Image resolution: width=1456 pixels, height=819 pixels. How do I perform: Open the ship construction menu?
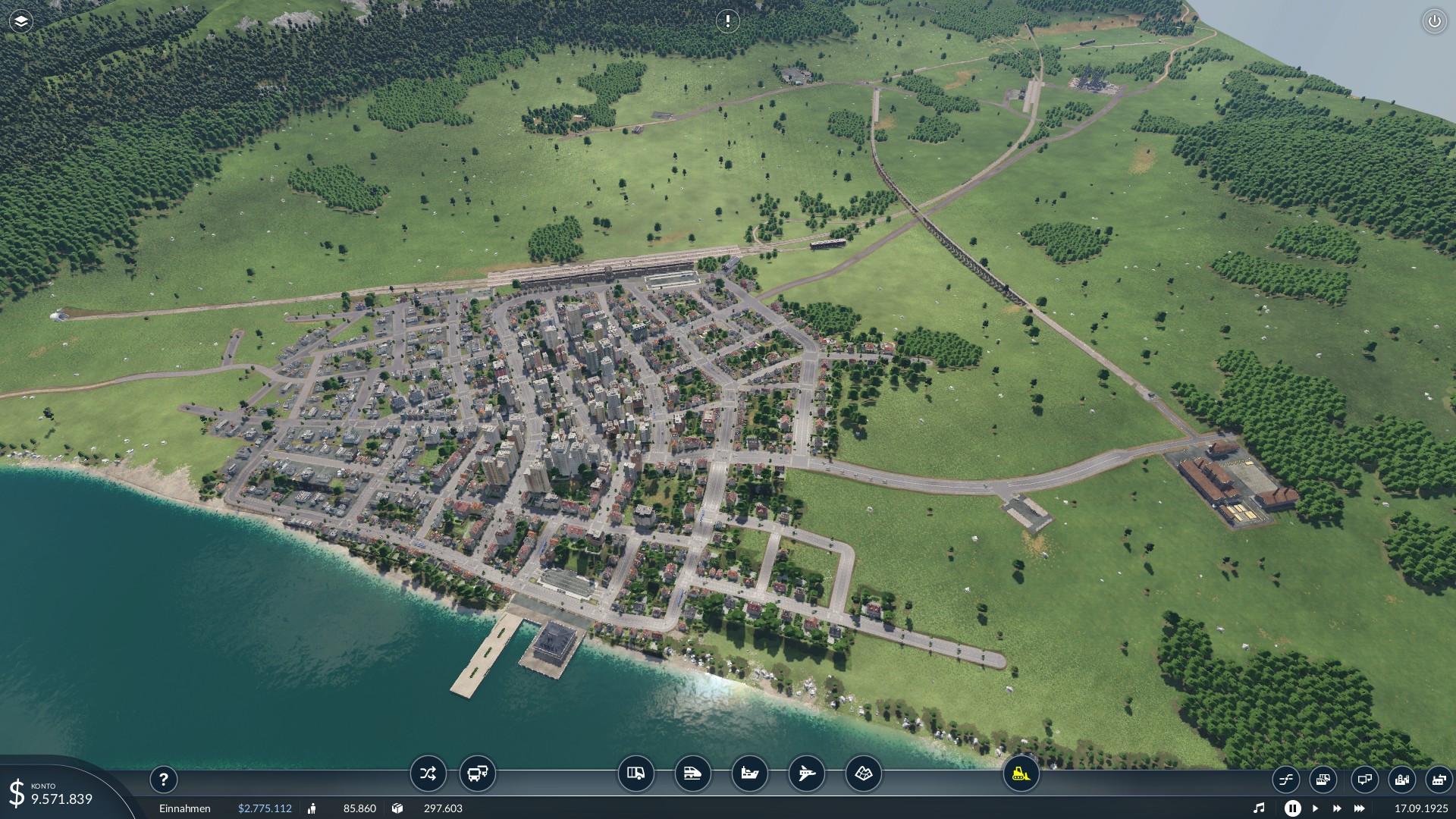pyautogui.click(x=750, y=773)
